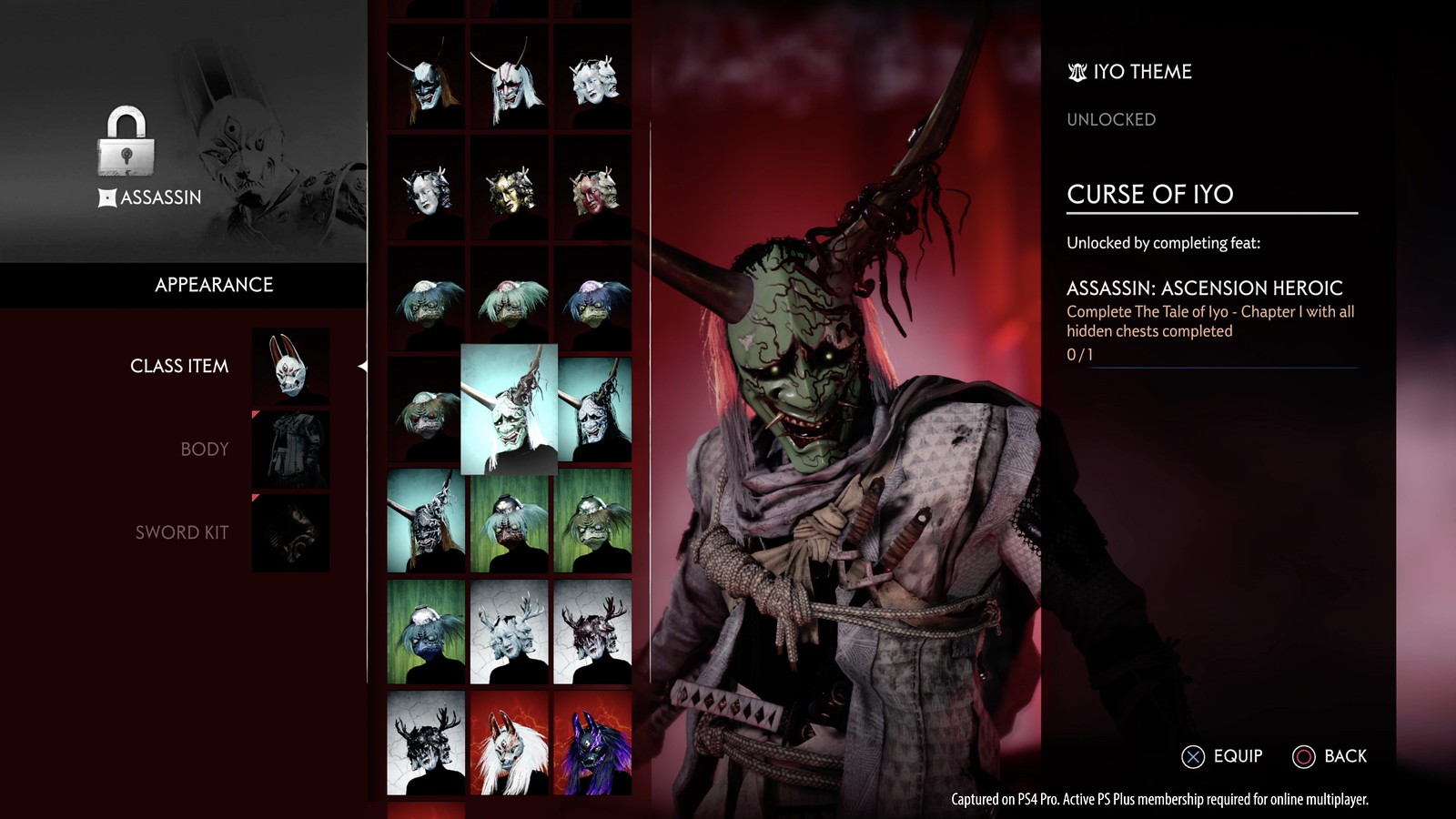The image size is (1456, 819).
Task: Select the Appearance header tab
Action: [214, 285]
